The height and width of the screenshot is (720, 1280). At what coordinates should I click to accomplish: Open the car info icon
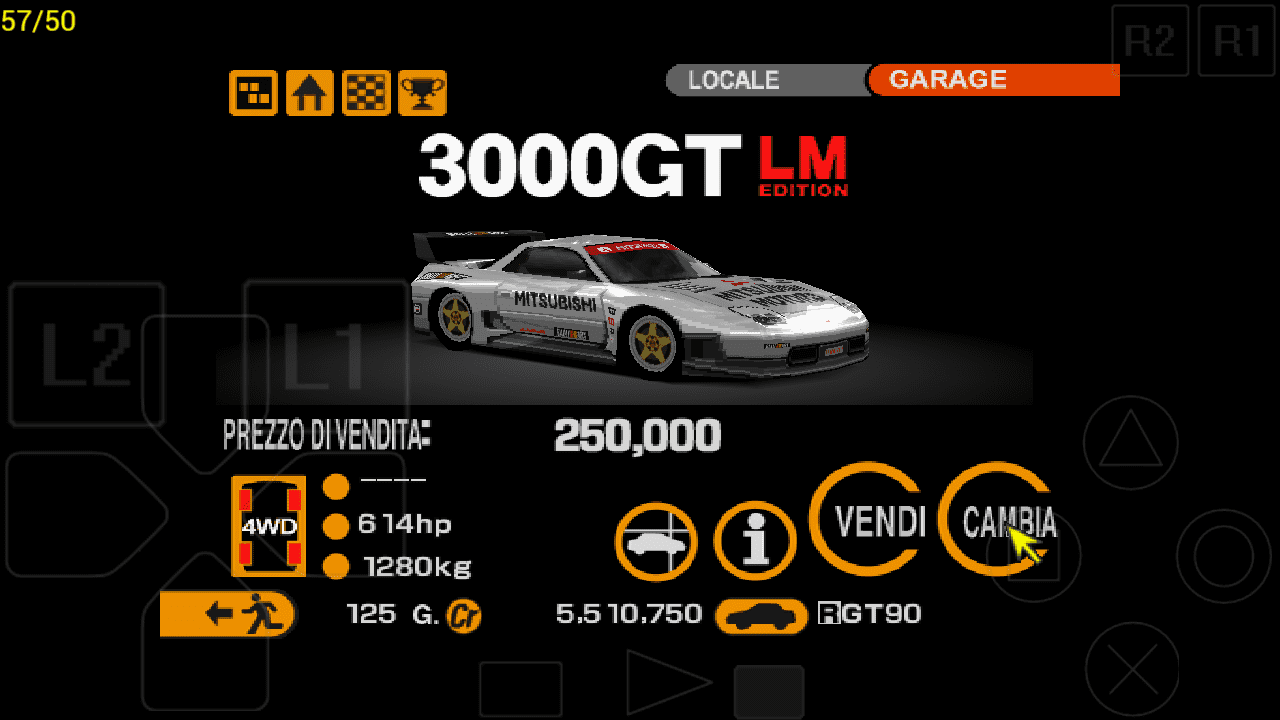click(x=755, y=542)
